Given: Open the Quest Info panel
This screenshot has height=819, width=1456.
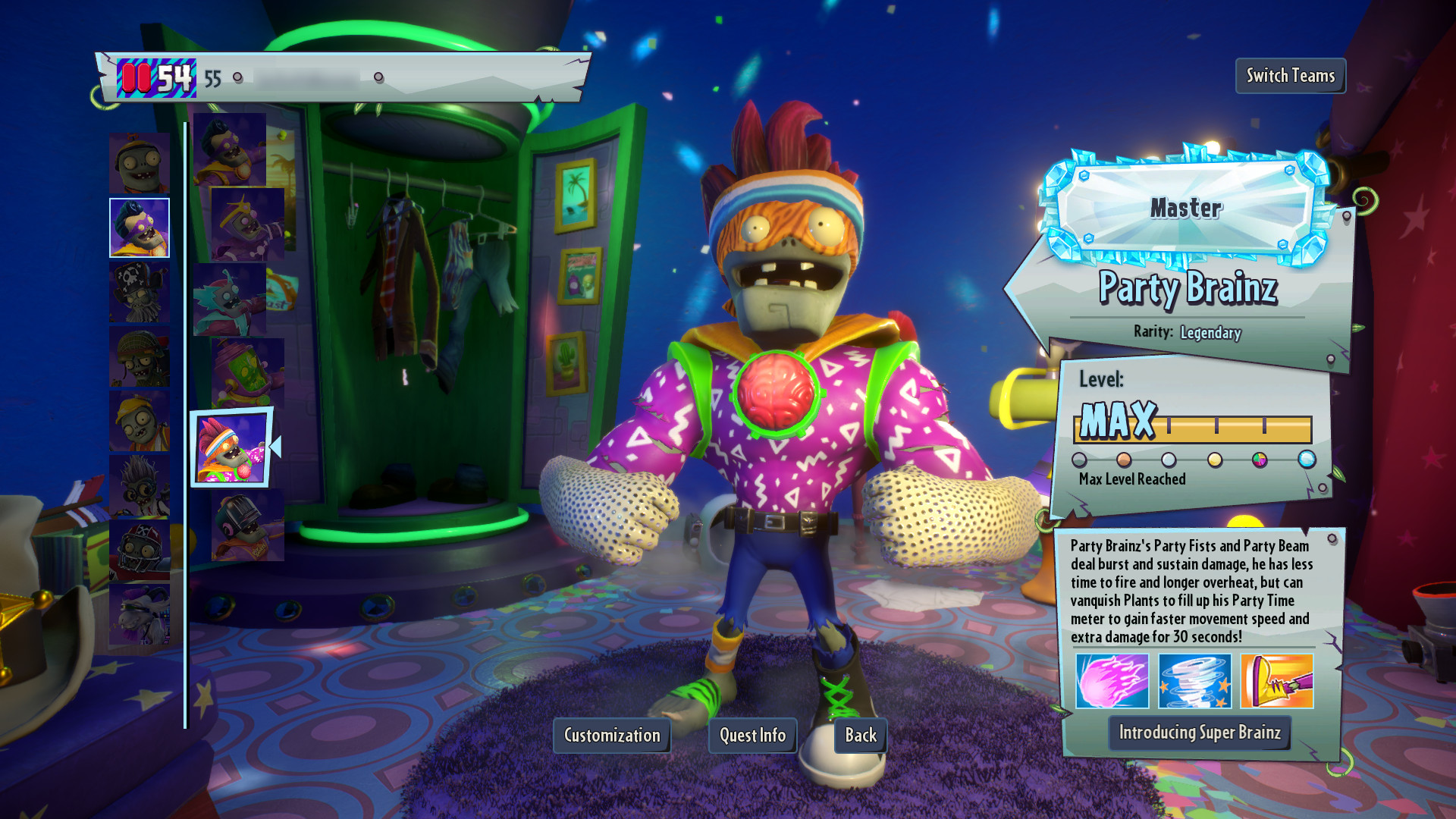Looking at the screenshot, I should [x=752, y=735].
